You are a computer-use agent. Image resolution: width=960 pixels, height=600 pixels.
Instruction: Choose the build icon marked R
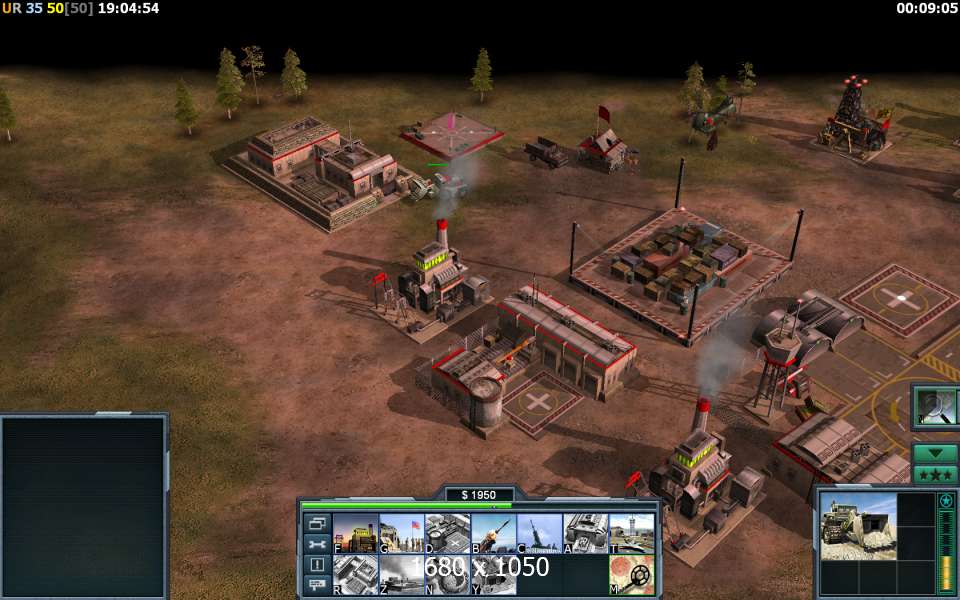pyautogui.click(x=355, y=575)
